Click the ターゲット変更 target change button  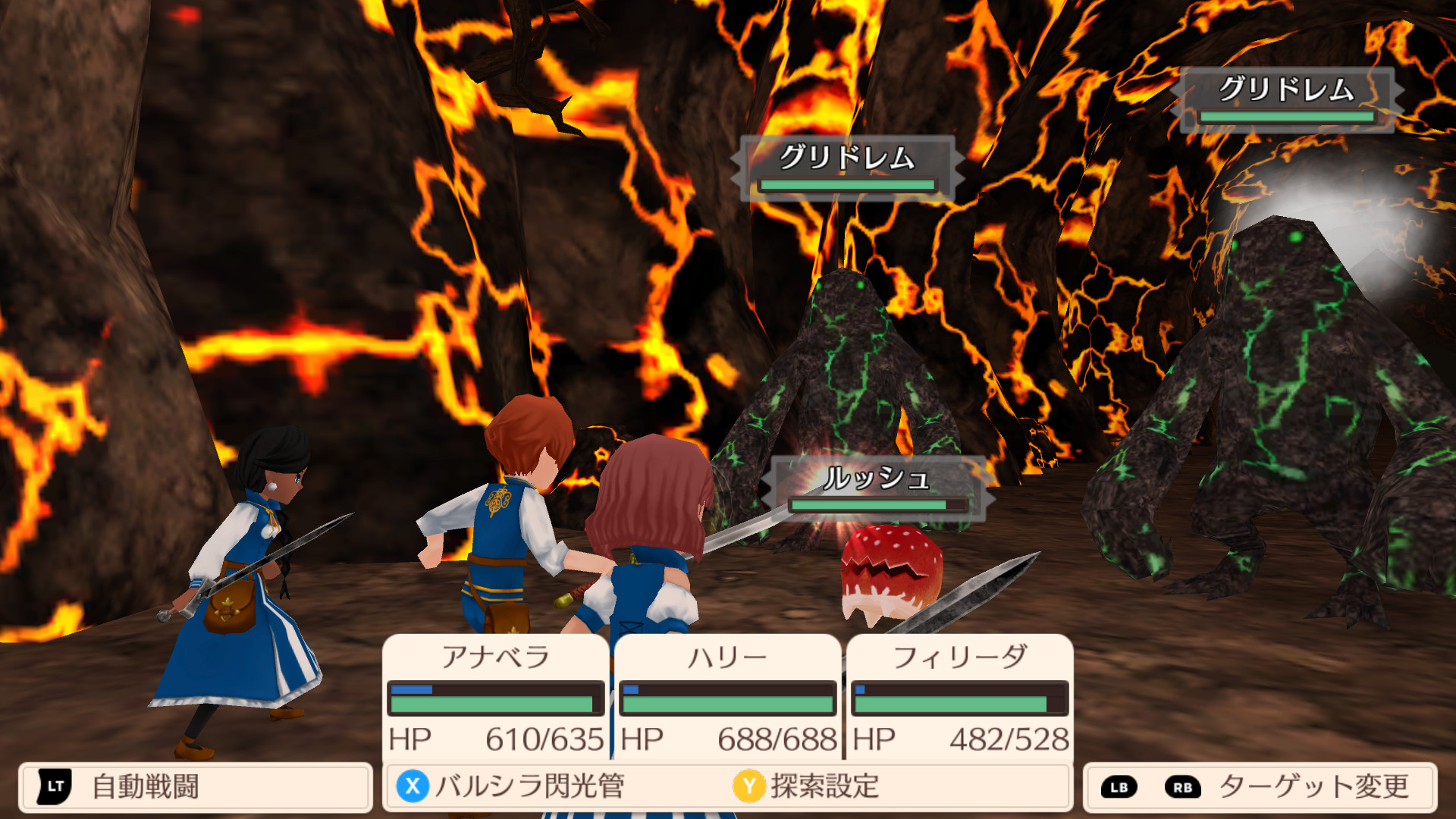tap(1260, 786)
